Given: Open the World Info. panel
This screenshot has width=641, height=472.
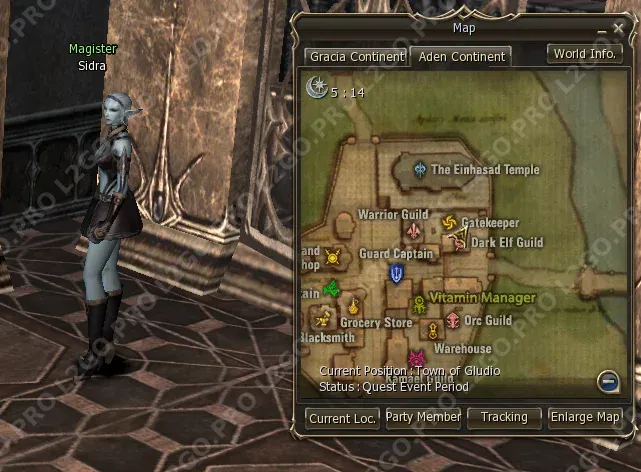Looking at the screenshot, I should point(584,54).
